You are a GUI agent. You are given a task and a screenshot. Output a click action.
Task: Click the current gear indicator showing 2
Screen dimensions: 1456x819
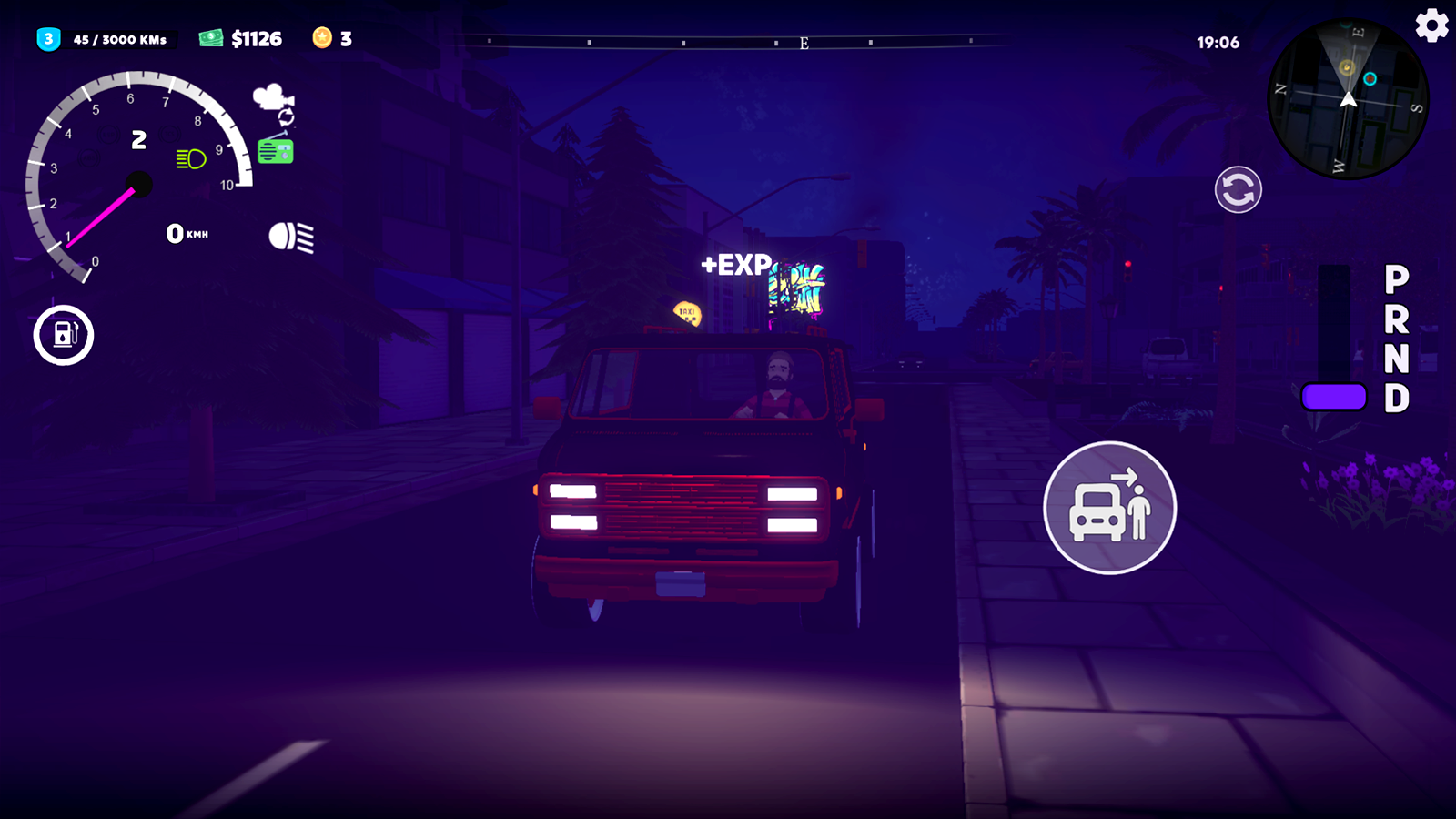138,138
